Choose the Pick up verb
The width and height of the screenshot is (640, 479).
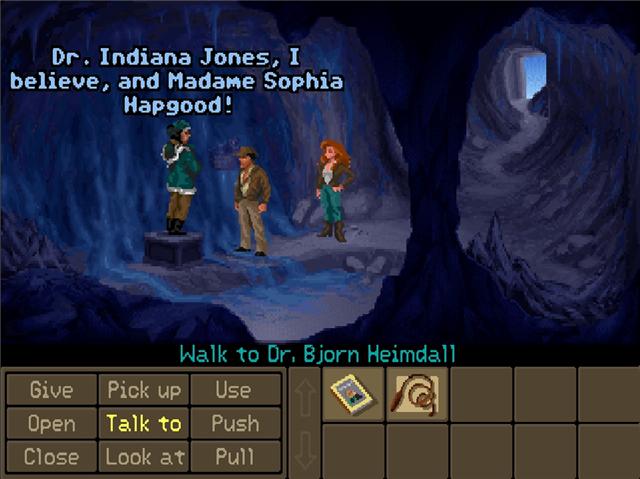click(143, 389)
